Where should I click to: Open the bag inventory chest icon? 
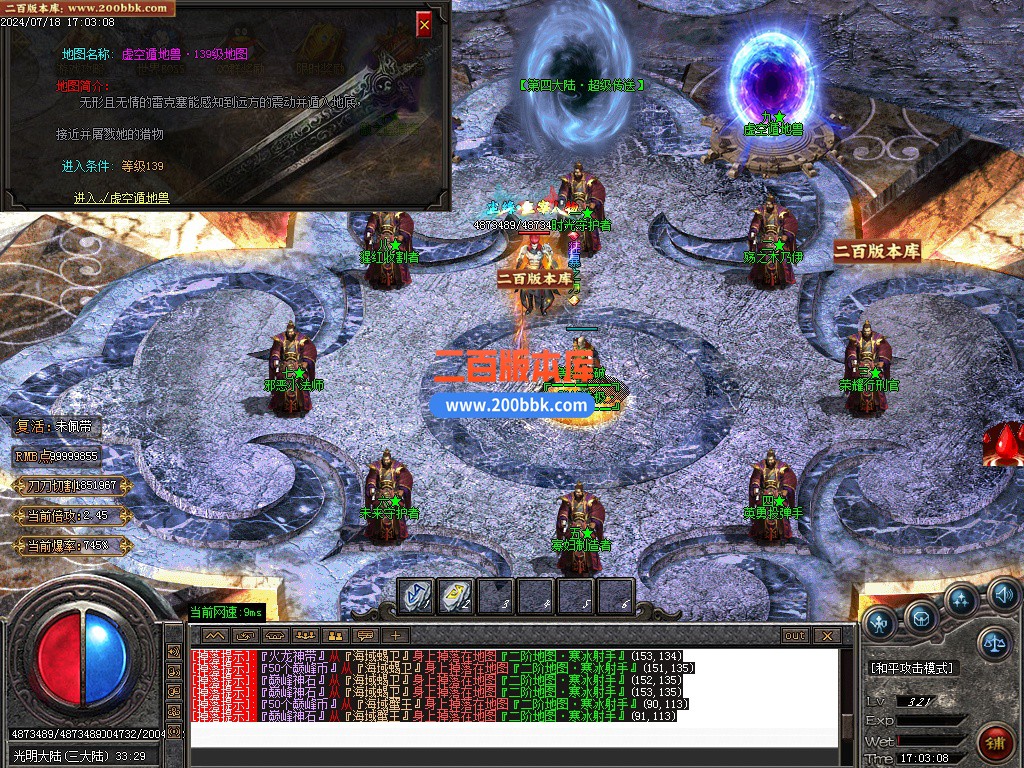point(921,618)
